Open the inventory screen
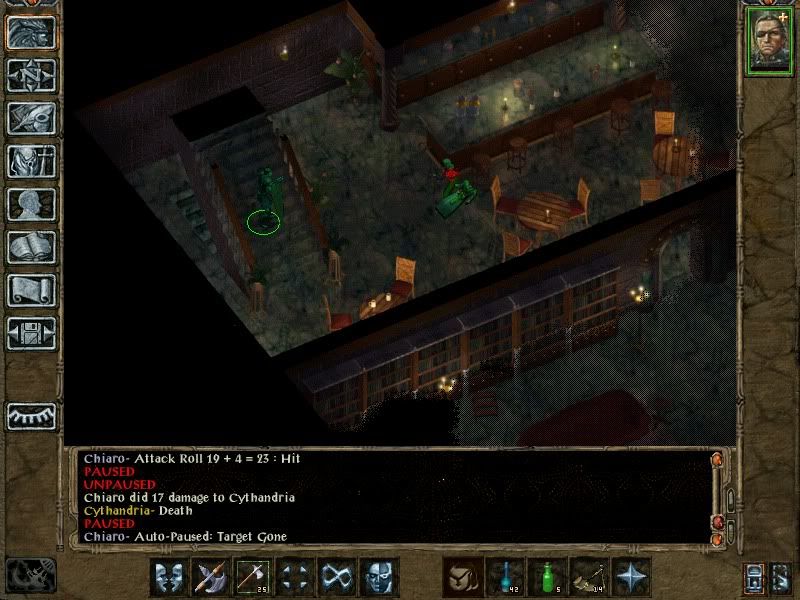Image resolution: width=800 pixels, height=600 pixels. pyautogui.click(x=31, y=161)
